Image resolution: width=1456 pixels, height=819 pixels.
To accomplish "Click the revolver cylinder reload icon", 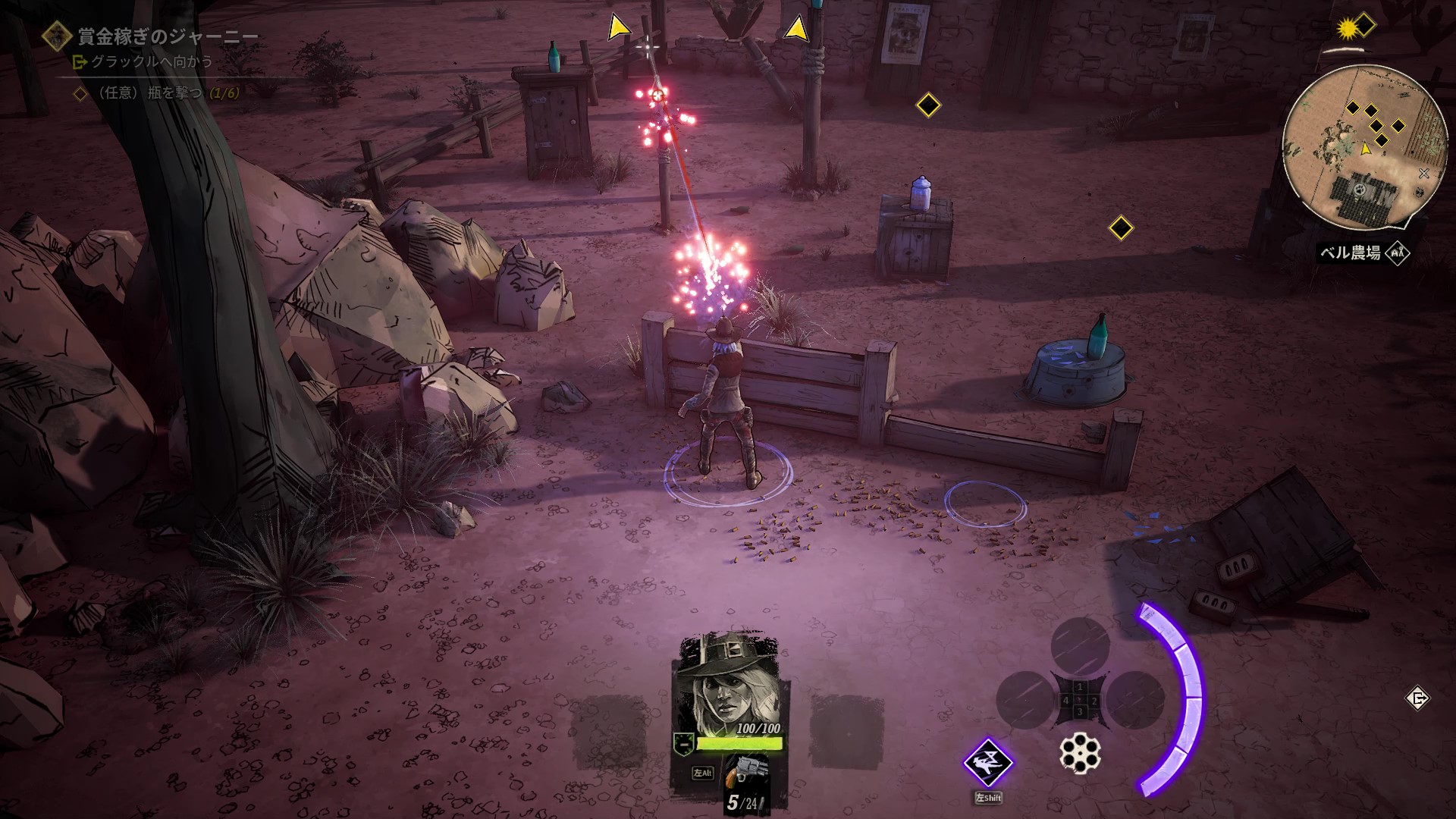I will 1080,753.
